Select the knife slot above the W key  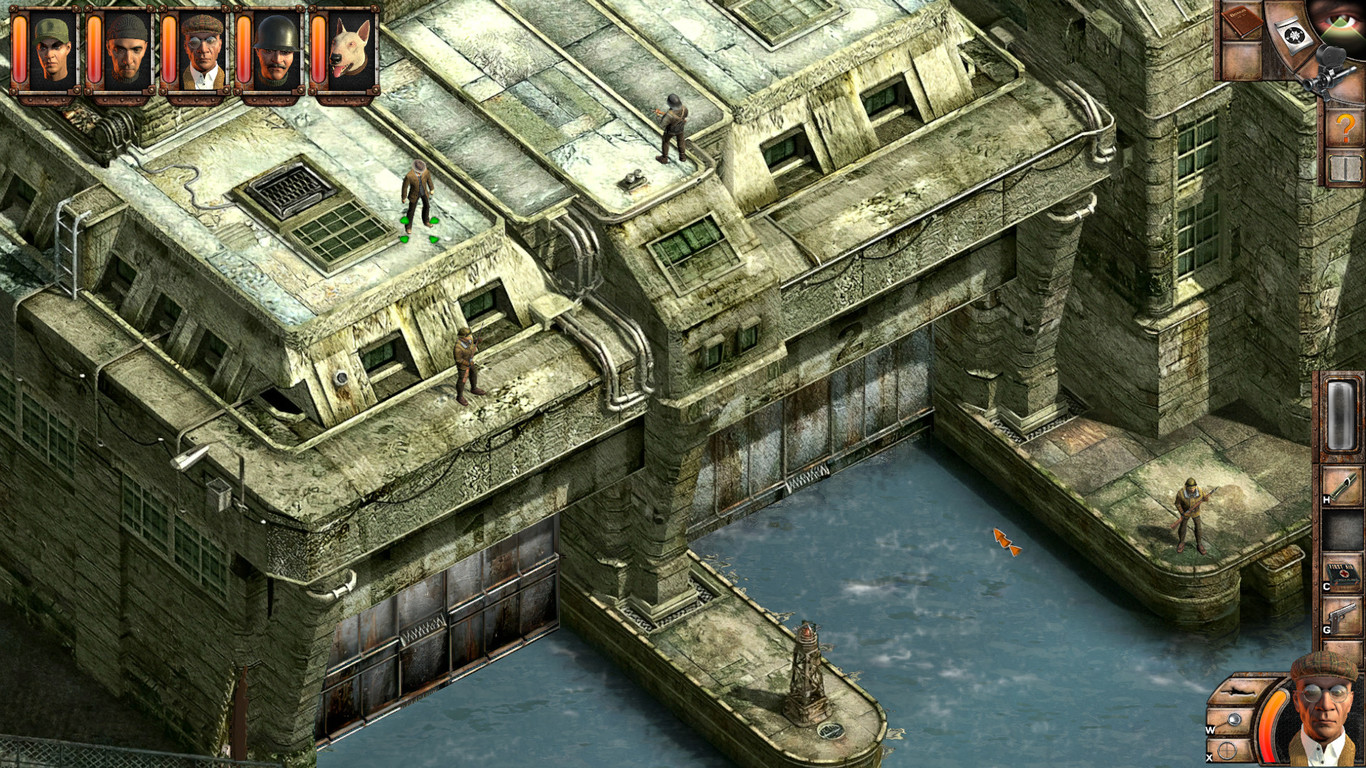click(1238, 691)
